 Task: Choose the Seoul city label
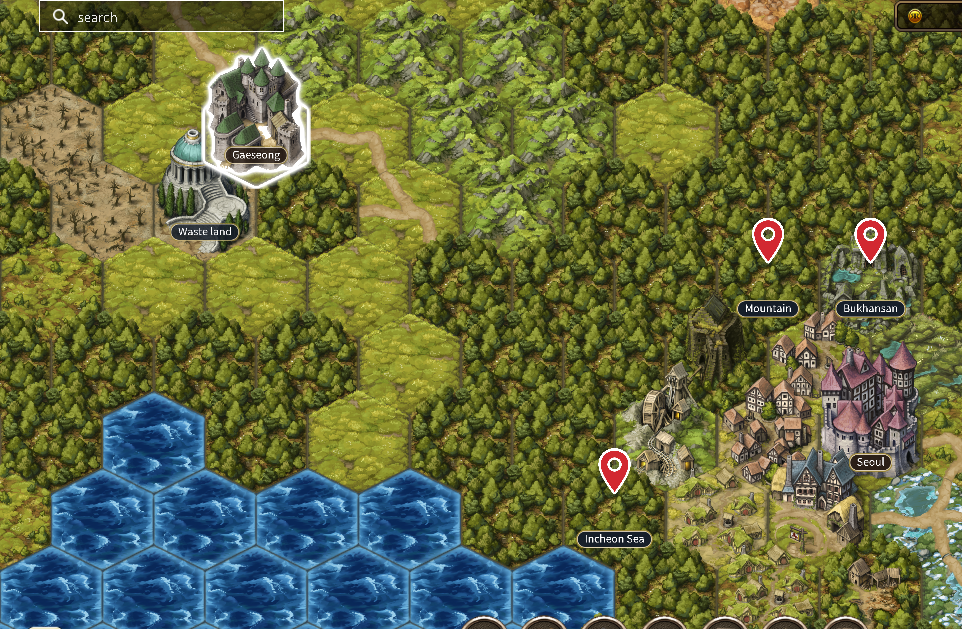[x=869, y=462]
